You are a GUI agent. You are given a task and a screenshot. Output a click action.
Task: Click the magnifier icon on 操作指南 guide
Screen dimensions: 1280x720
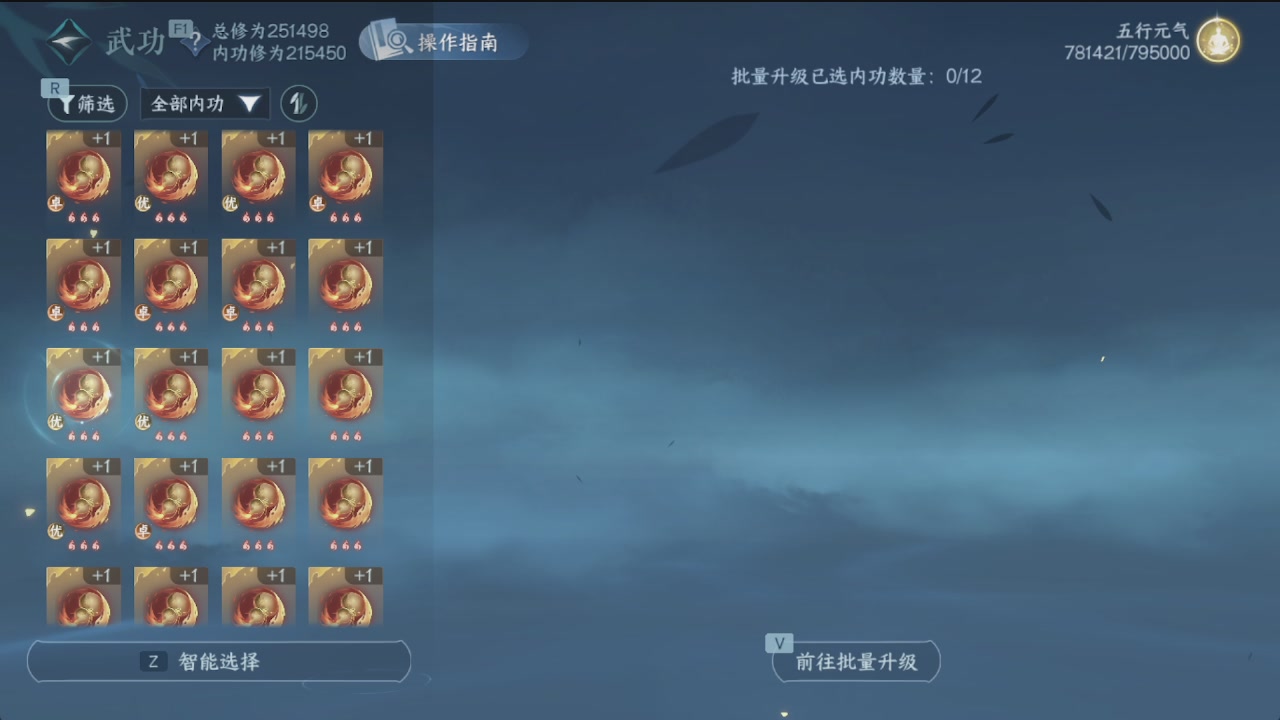point(397,43)
